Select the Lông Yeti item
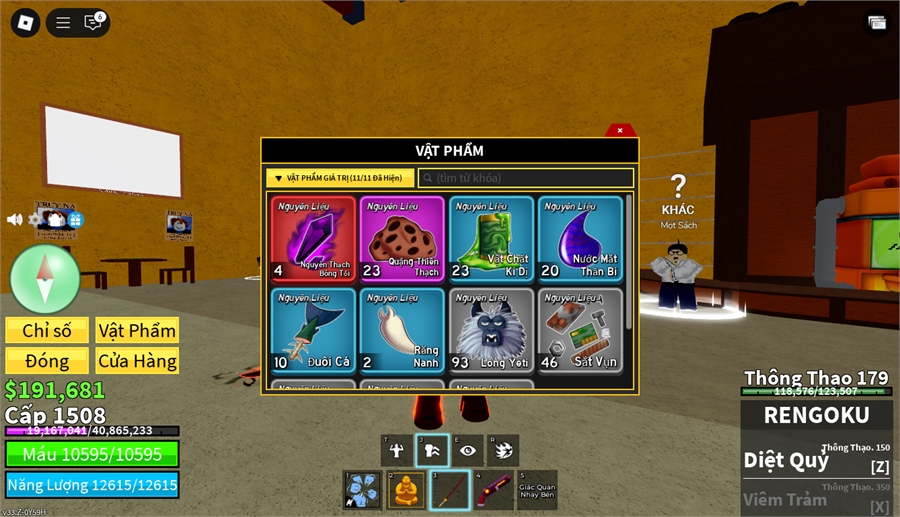The height and width of the screenshot is (517, 900). tap(491, 330)
